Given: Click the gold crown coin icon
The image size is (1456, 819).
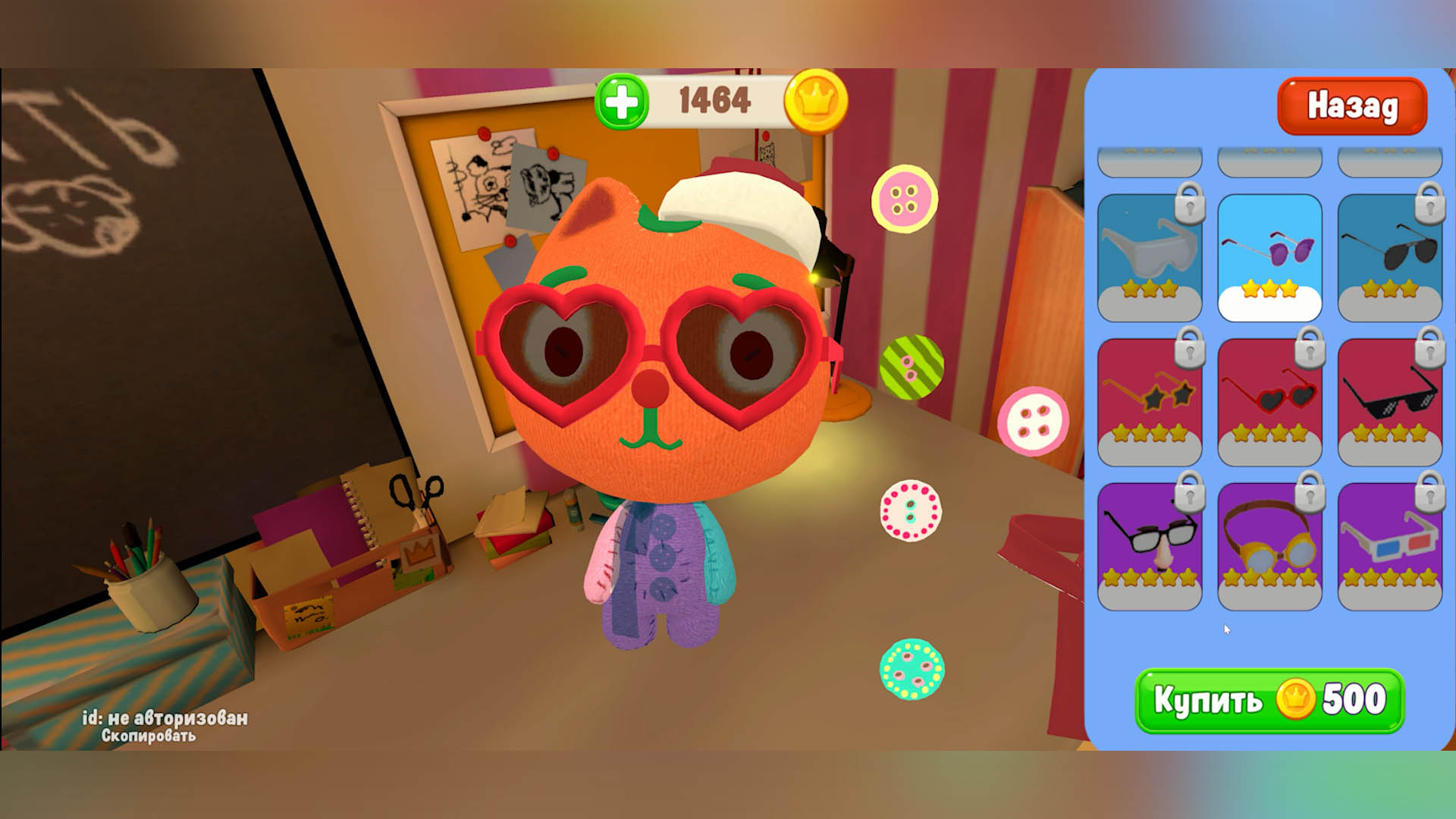Looking at the screenshot, I should click(816, 99).
